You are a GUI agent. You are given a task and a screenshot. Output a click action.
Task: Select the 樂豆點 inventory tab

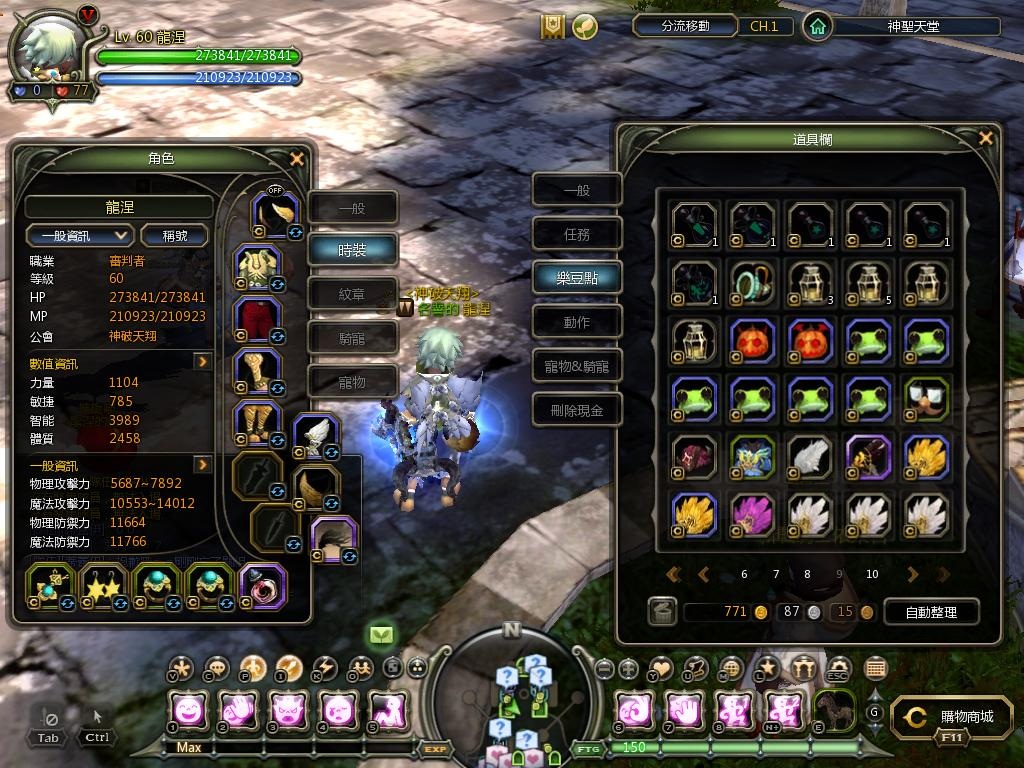[577, 278]
